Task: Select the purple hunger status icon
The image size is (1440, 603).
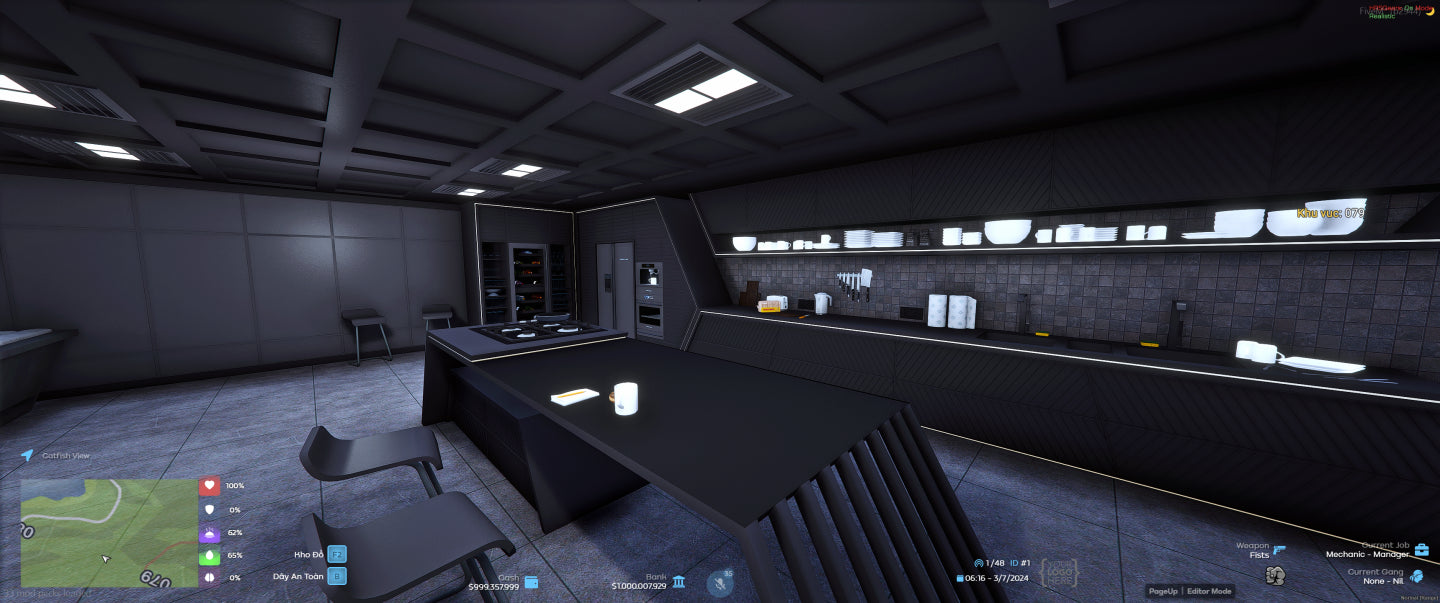Action: (x=209, y=533)
